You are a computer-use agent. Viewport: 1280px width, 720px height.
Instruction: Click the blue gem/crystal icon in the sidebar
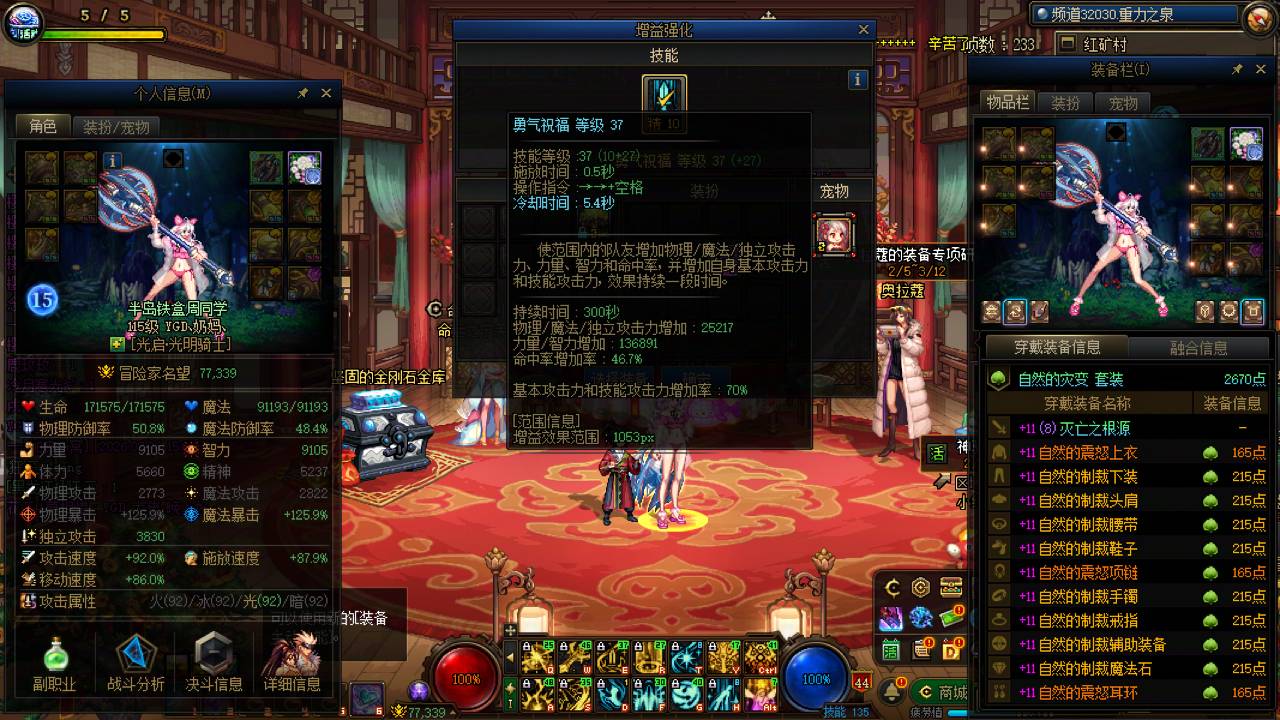click(921, 618)
